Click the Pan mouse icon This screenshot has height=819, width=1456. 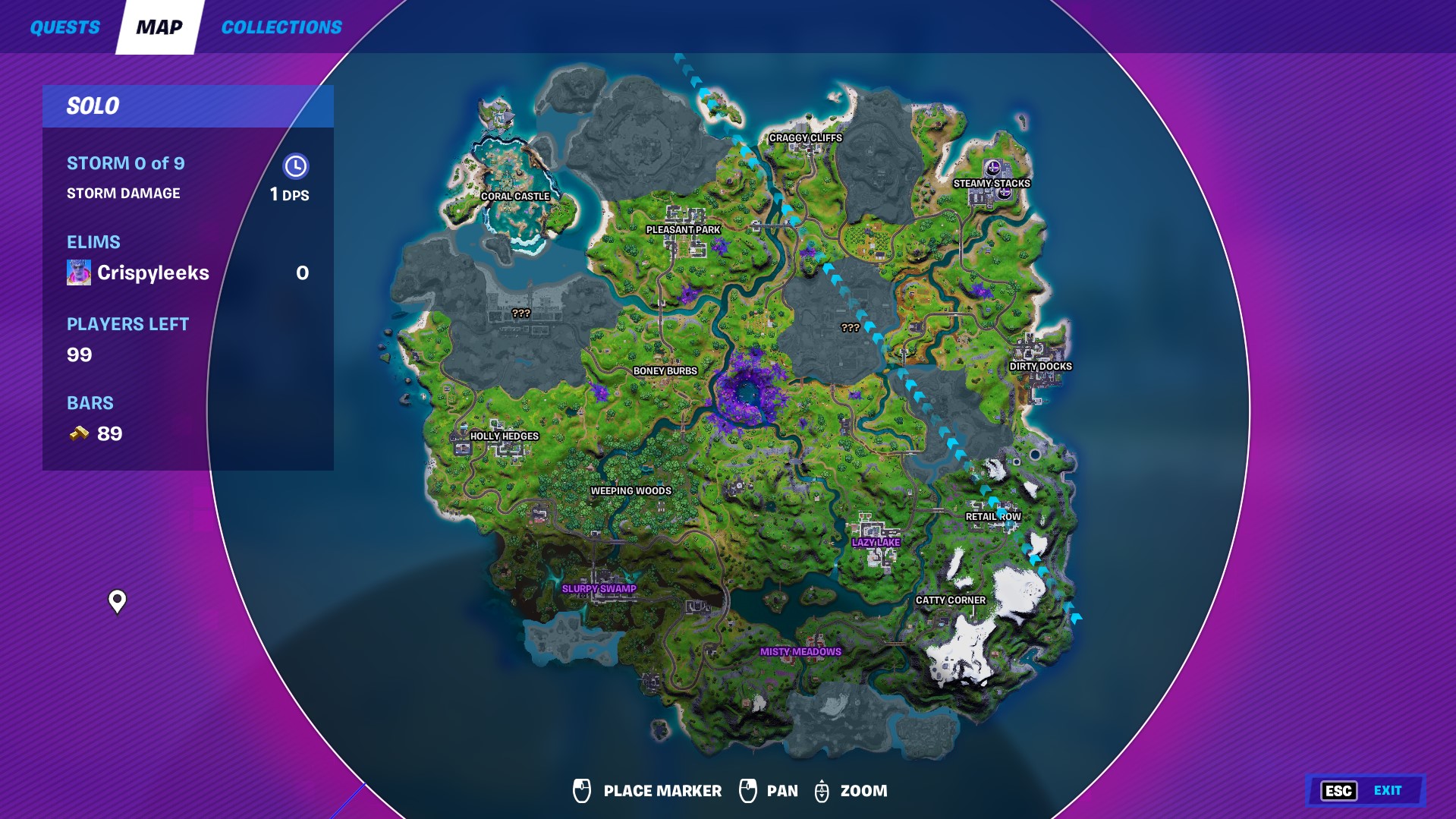tap(750, 790)
